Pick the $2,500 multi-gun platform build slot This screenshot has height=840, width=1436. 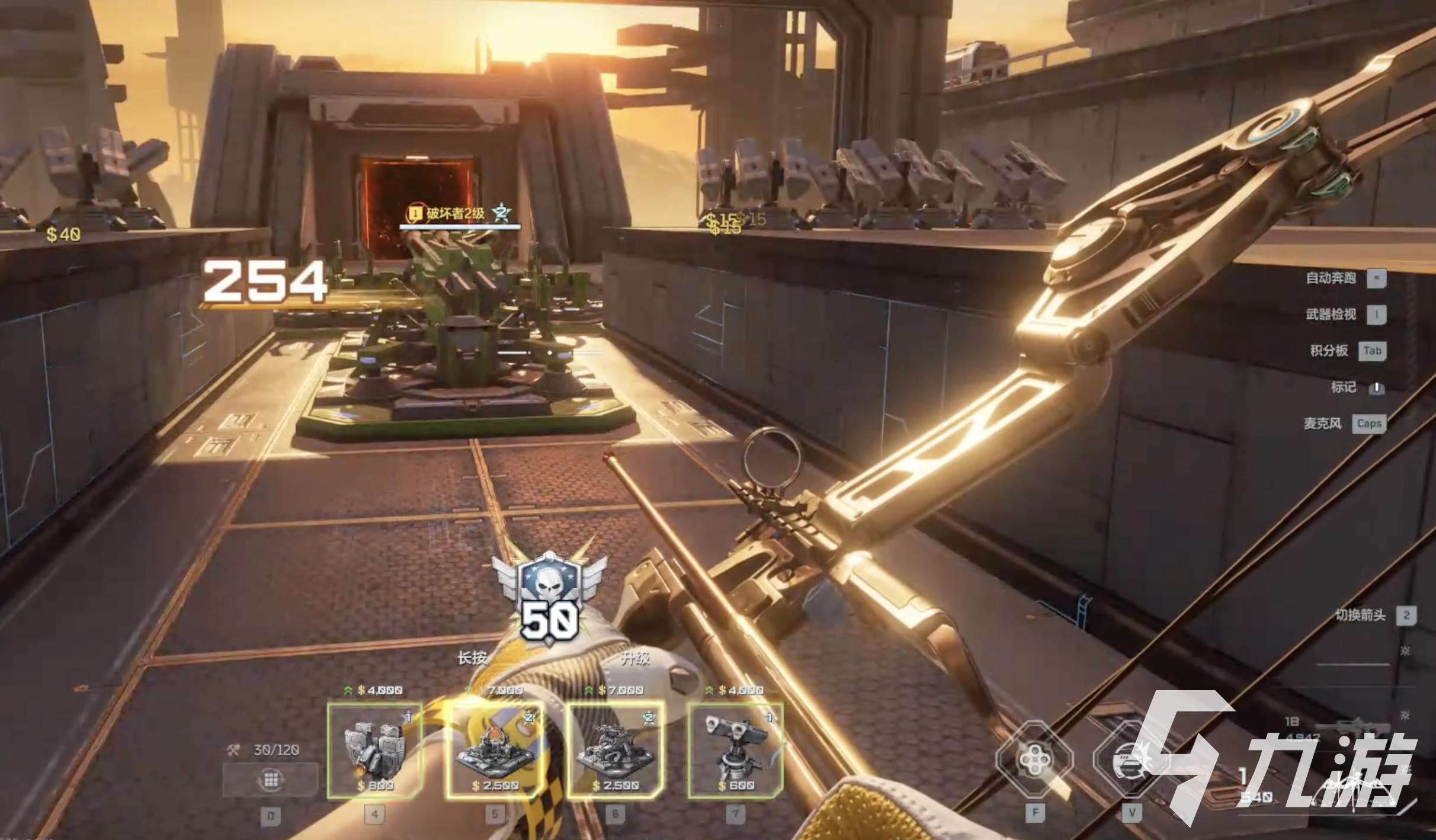615,751
